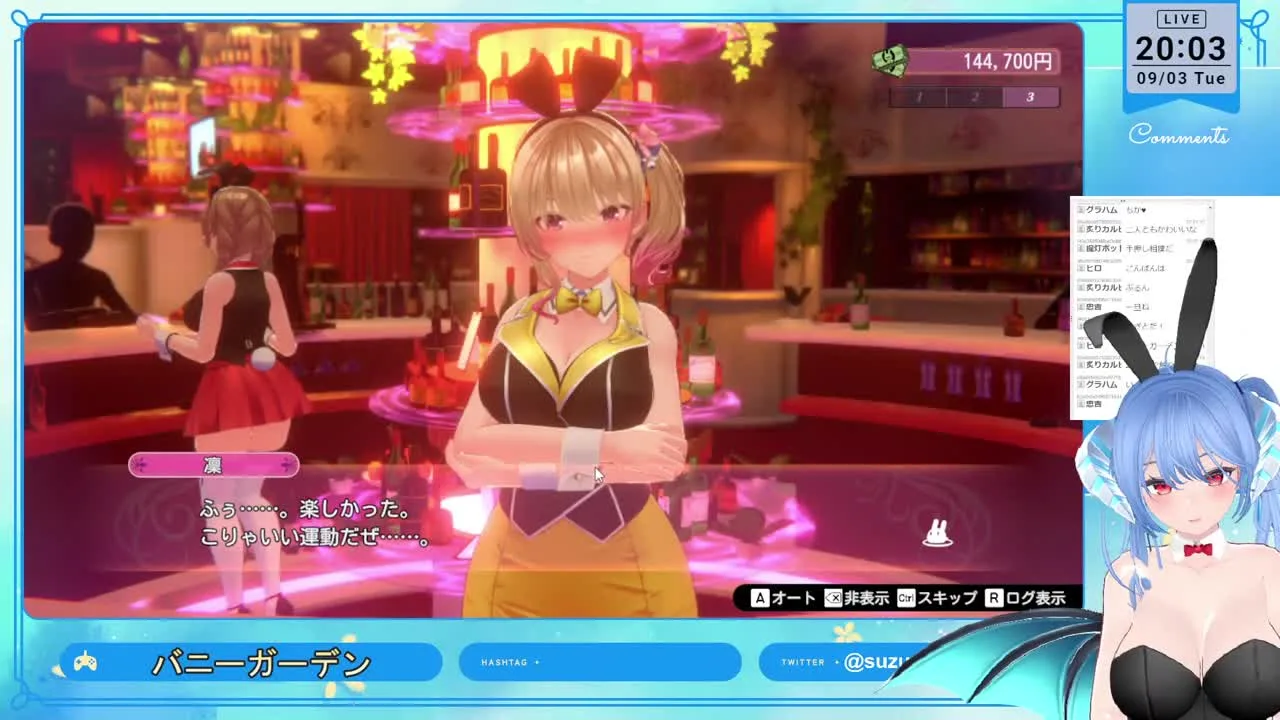This screenshot has width=1280, height=720.
Task: Open the backlog with ログ表示
Action: 1025,598
